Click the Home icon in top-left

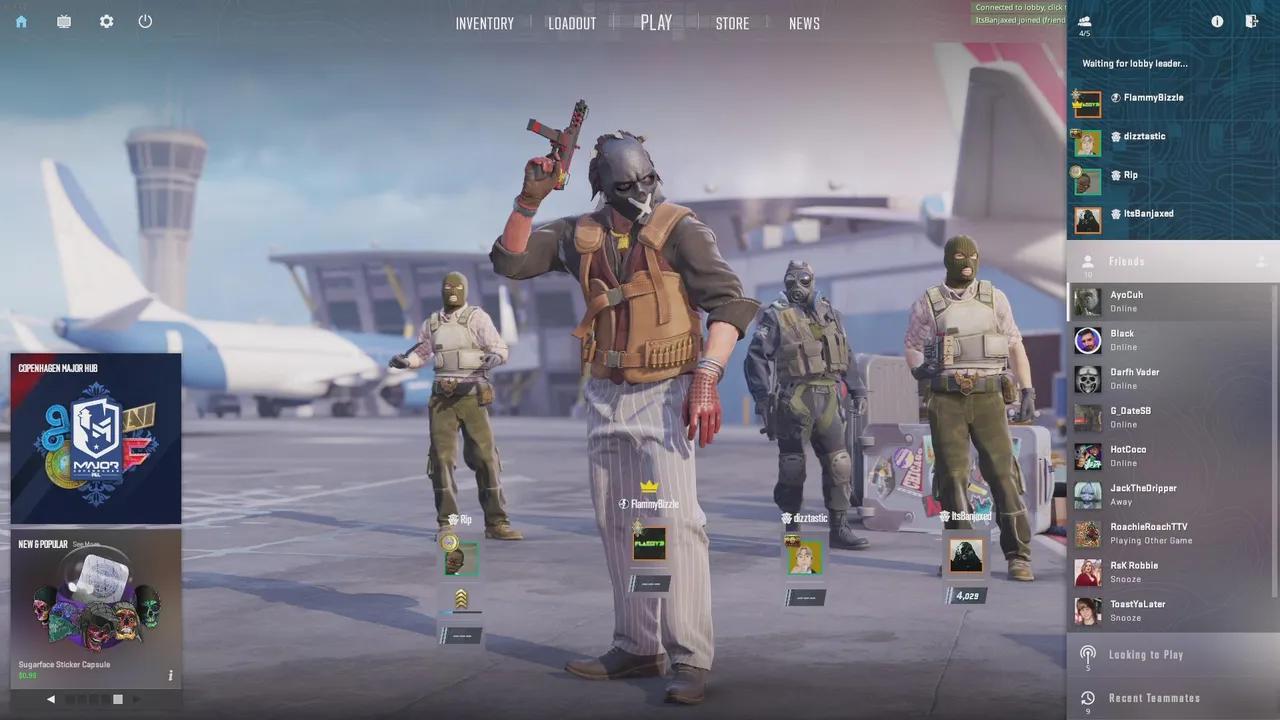coord(21,21)
